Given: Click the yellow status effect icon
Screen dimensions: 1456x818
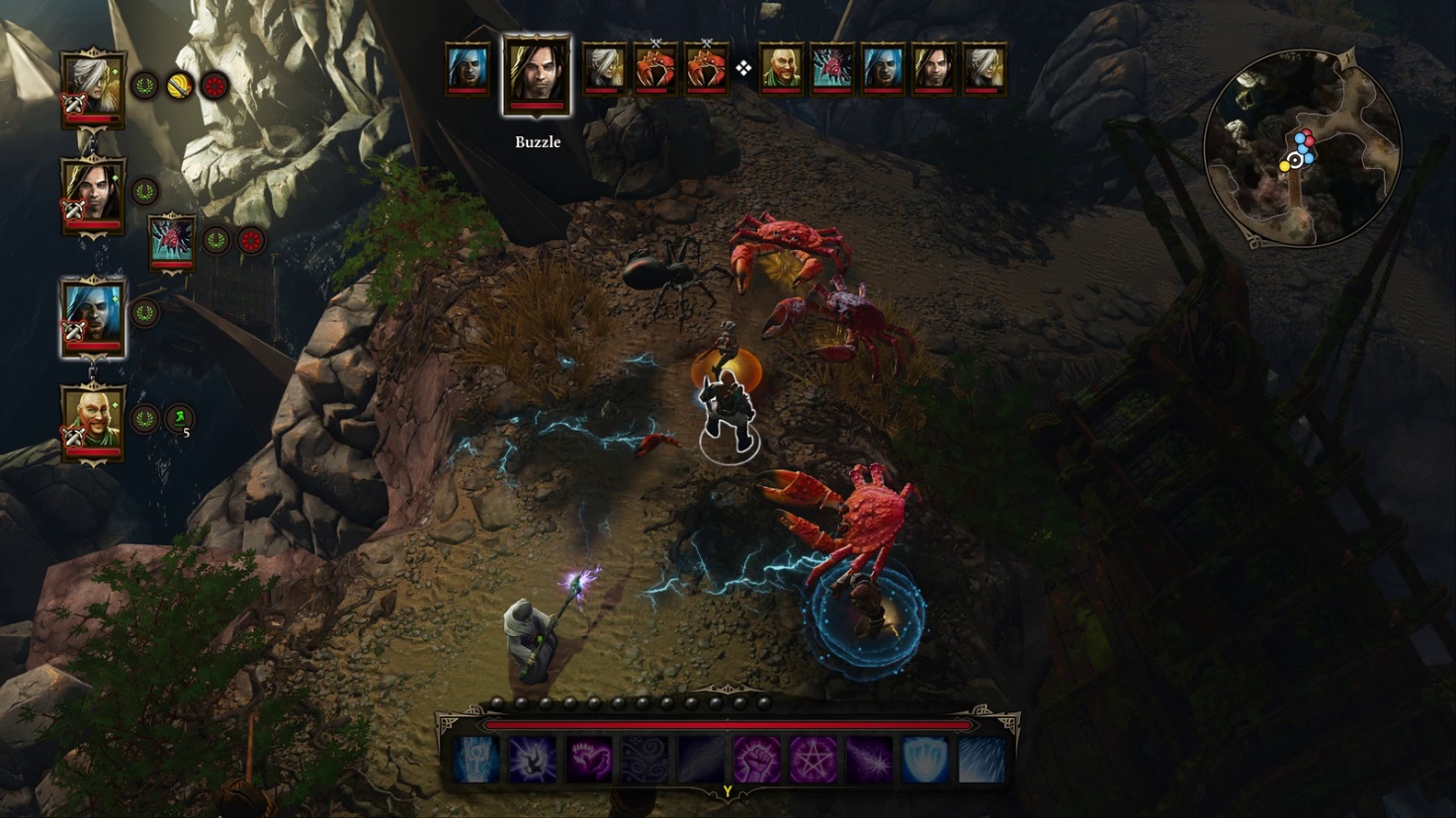Looking at the screenshot, I should coord(179,86).
